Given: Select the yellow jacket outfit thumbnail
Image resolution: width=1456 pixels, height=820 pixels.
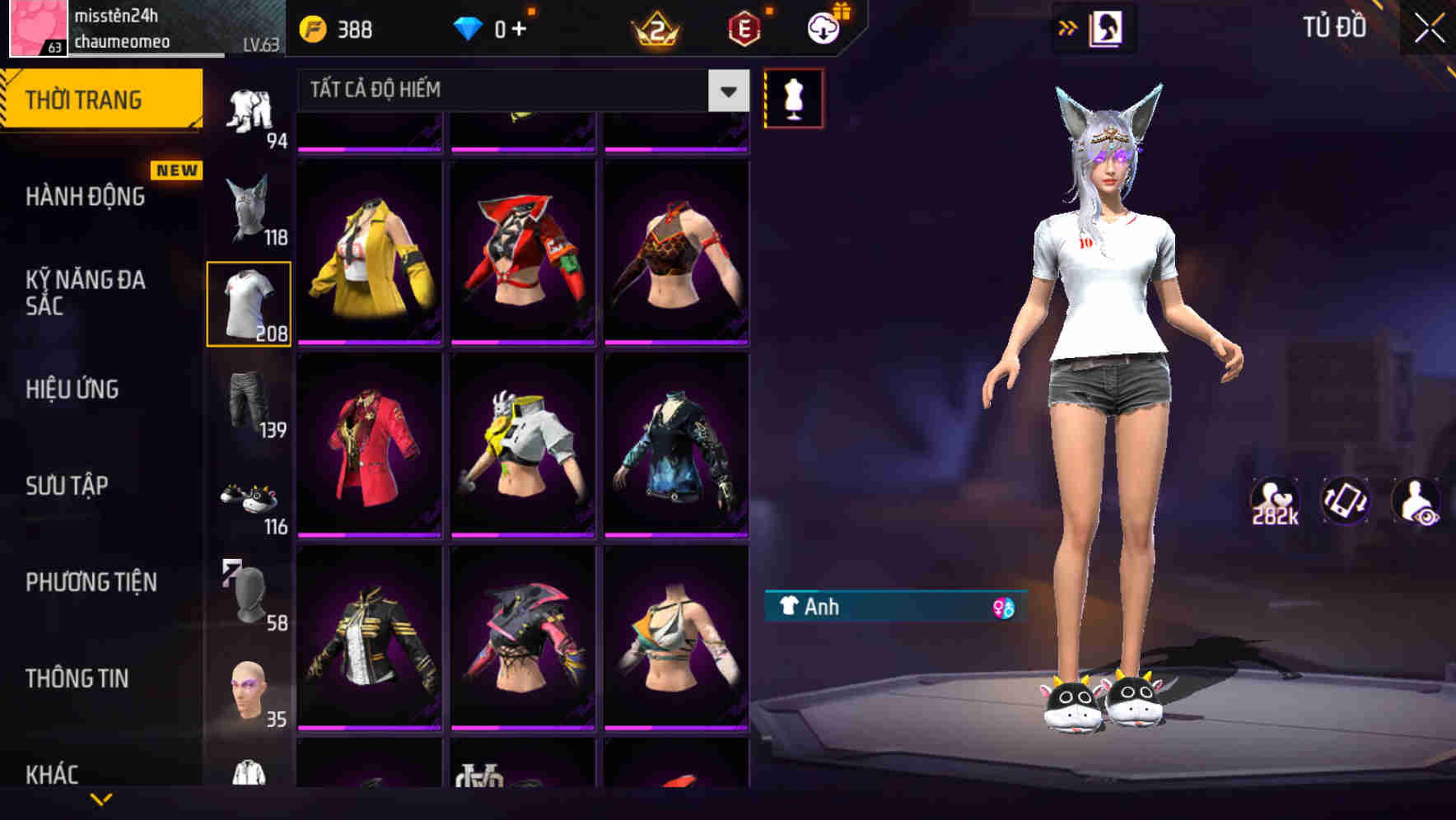Looking at the screenshot, I should (369, 251).
